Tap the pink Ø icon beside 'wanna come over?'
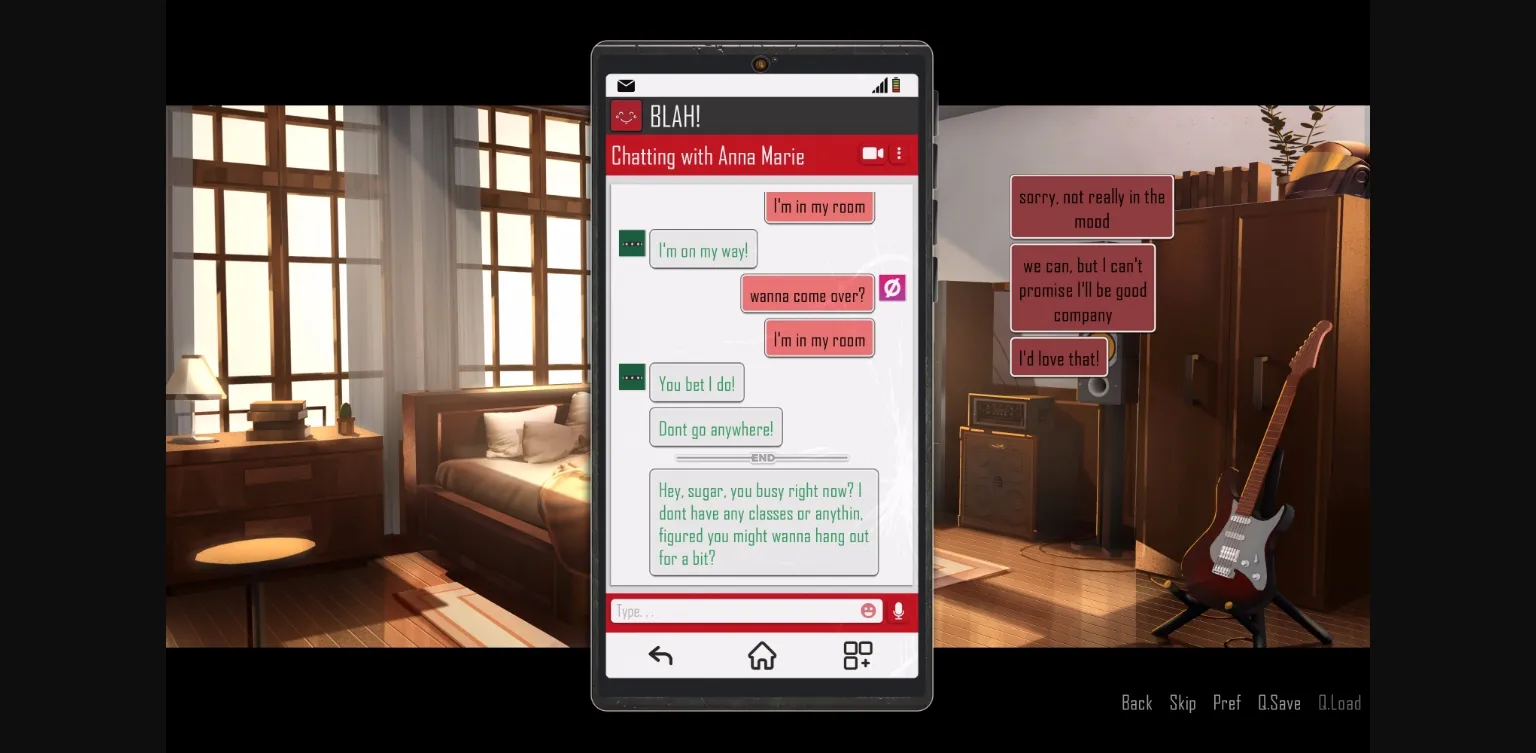The image size is (1536, 753). pyautogui.click(x=891, y=288)
